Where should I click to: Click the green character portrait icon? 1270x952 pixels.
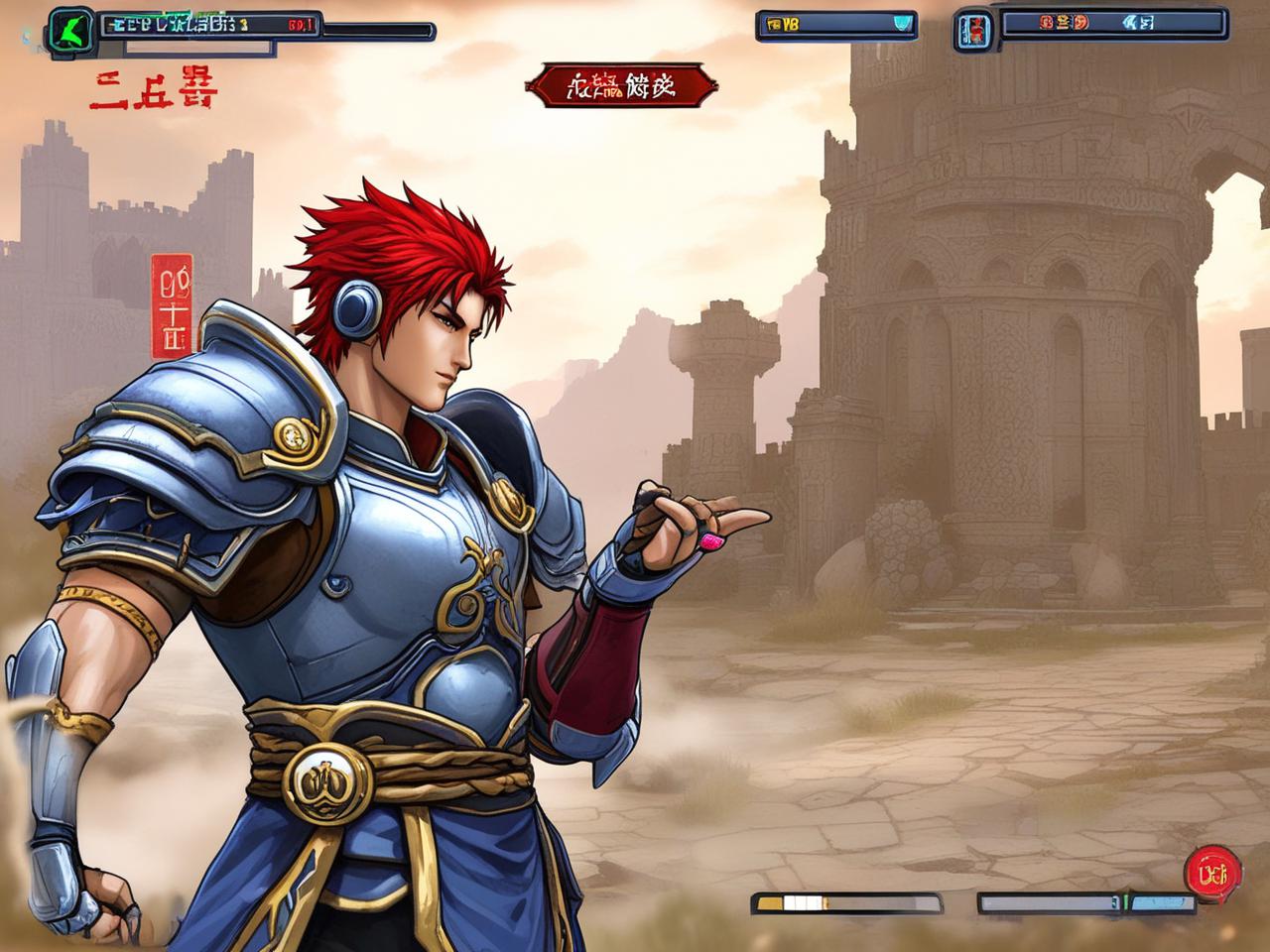pos(71,30)
